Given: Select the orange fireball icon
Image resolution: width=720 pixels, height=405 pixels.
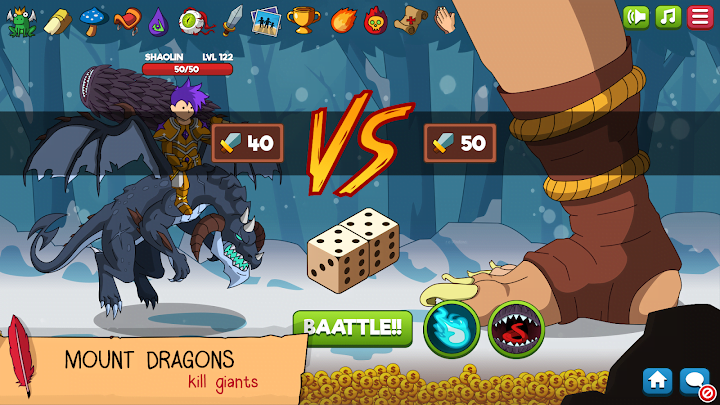Looking at the screenshot, I should (341, 19).
